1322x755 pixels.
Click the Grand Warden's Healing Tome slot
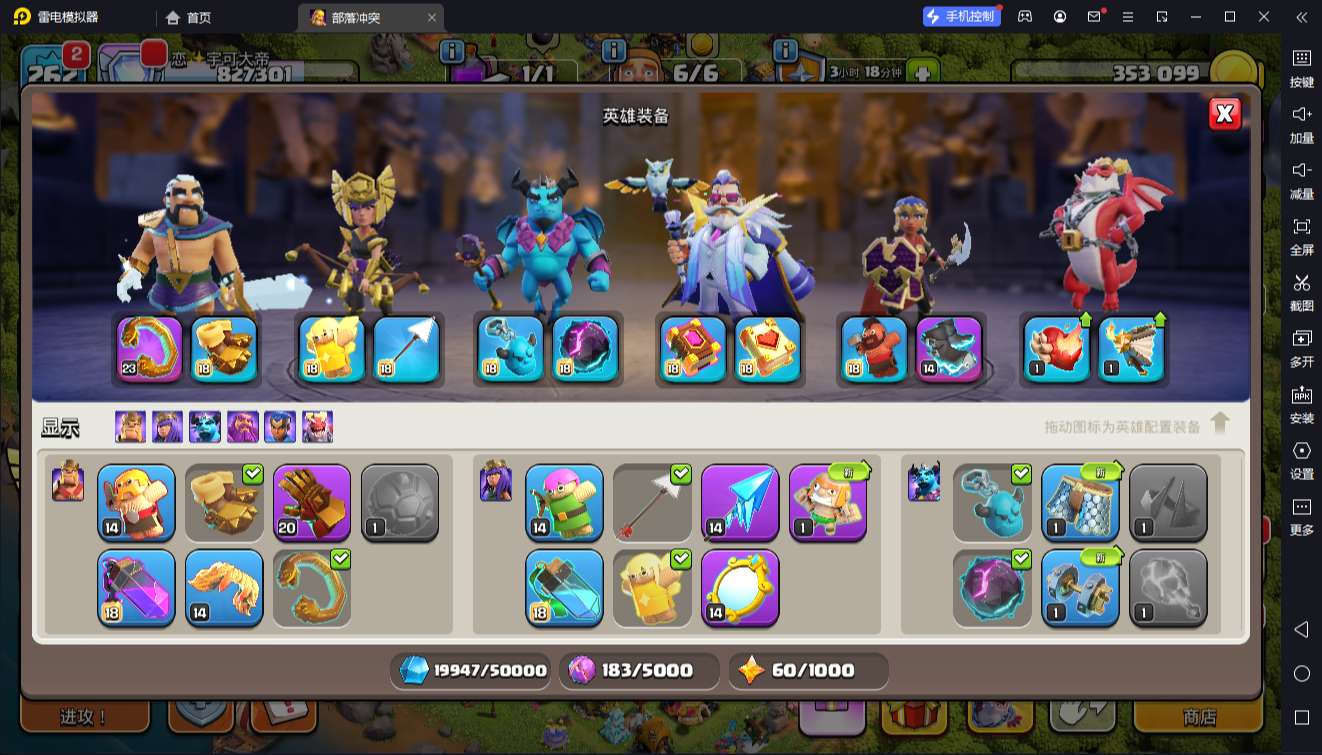point(768,349)
